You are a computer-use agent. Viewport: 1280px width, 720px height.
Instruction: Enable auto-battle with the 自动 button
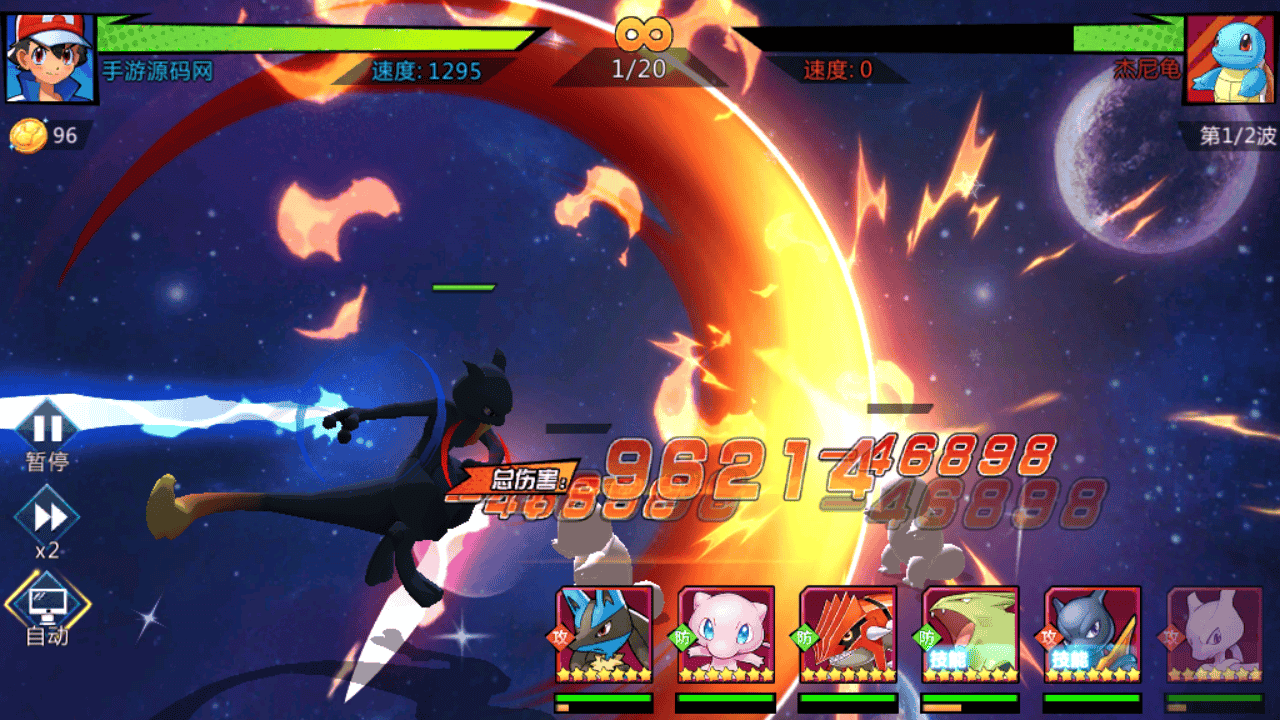pyautogui.click(x=47, y=603)
